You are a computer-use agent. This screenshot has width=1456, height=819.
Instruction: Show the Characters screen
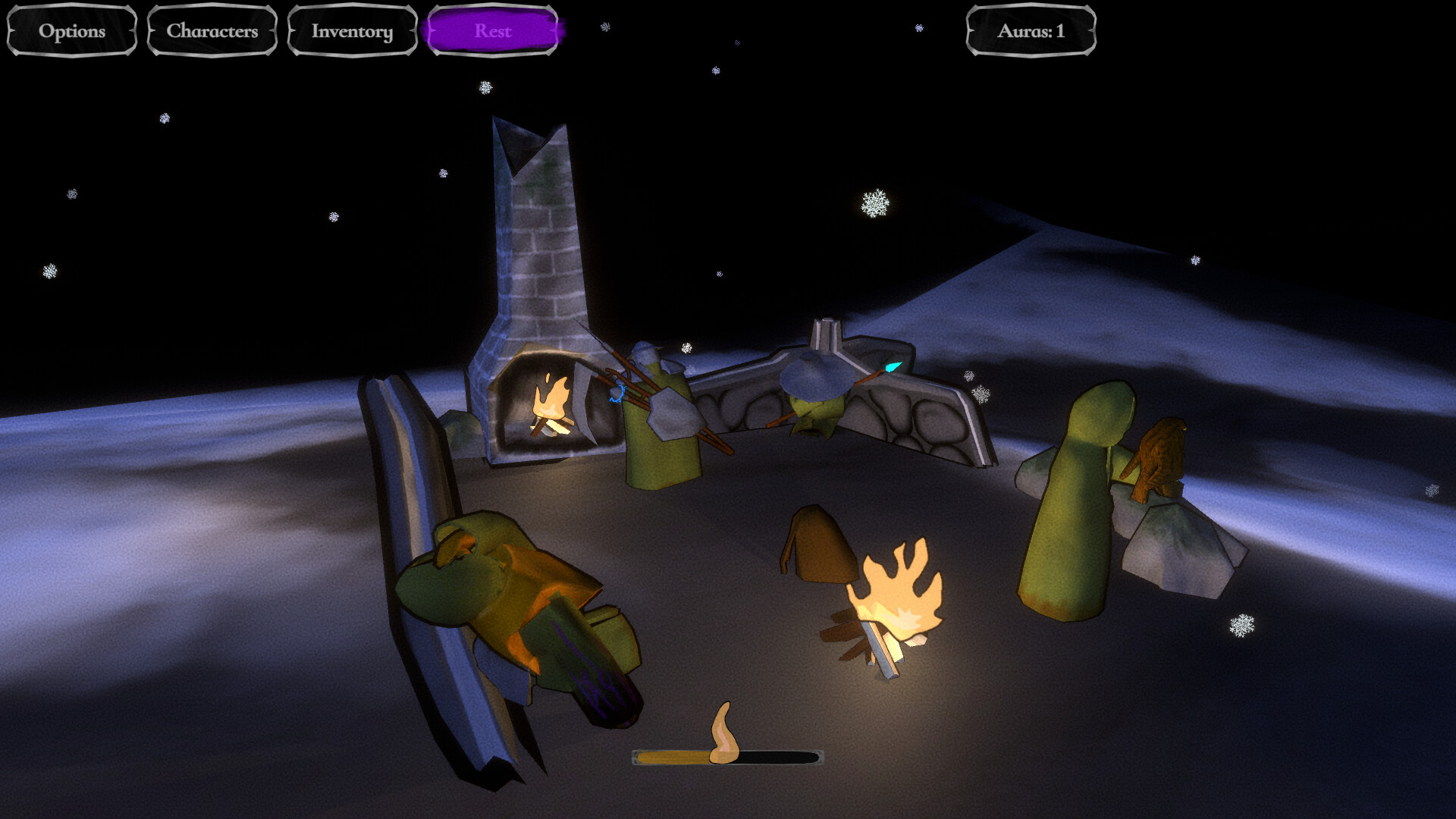pyautogui.click(x=212, y=31)
